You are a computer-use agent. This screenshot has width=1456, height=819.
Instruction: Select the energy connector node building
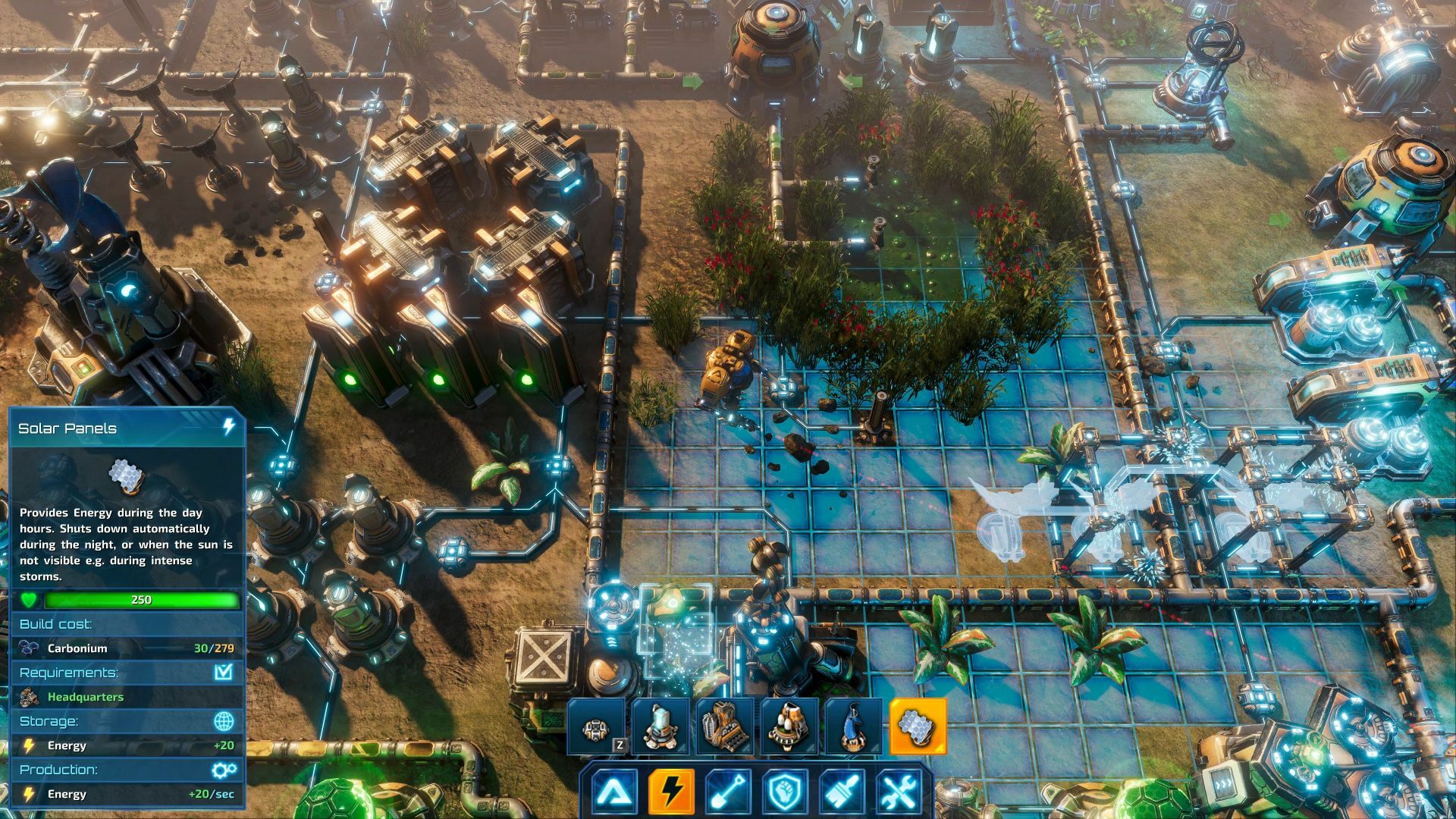pos(597,726)
